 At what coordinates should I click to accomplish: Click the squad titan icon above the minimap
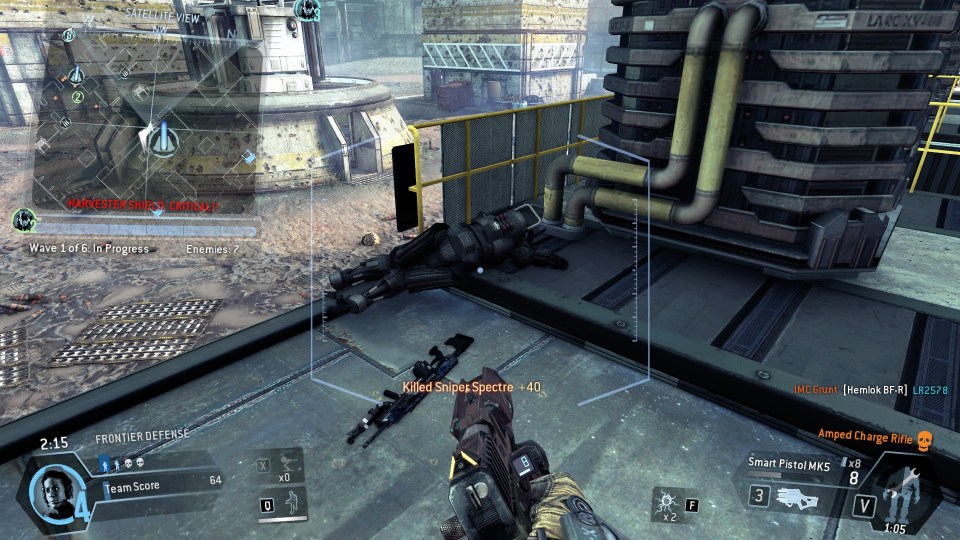(306, 12)
